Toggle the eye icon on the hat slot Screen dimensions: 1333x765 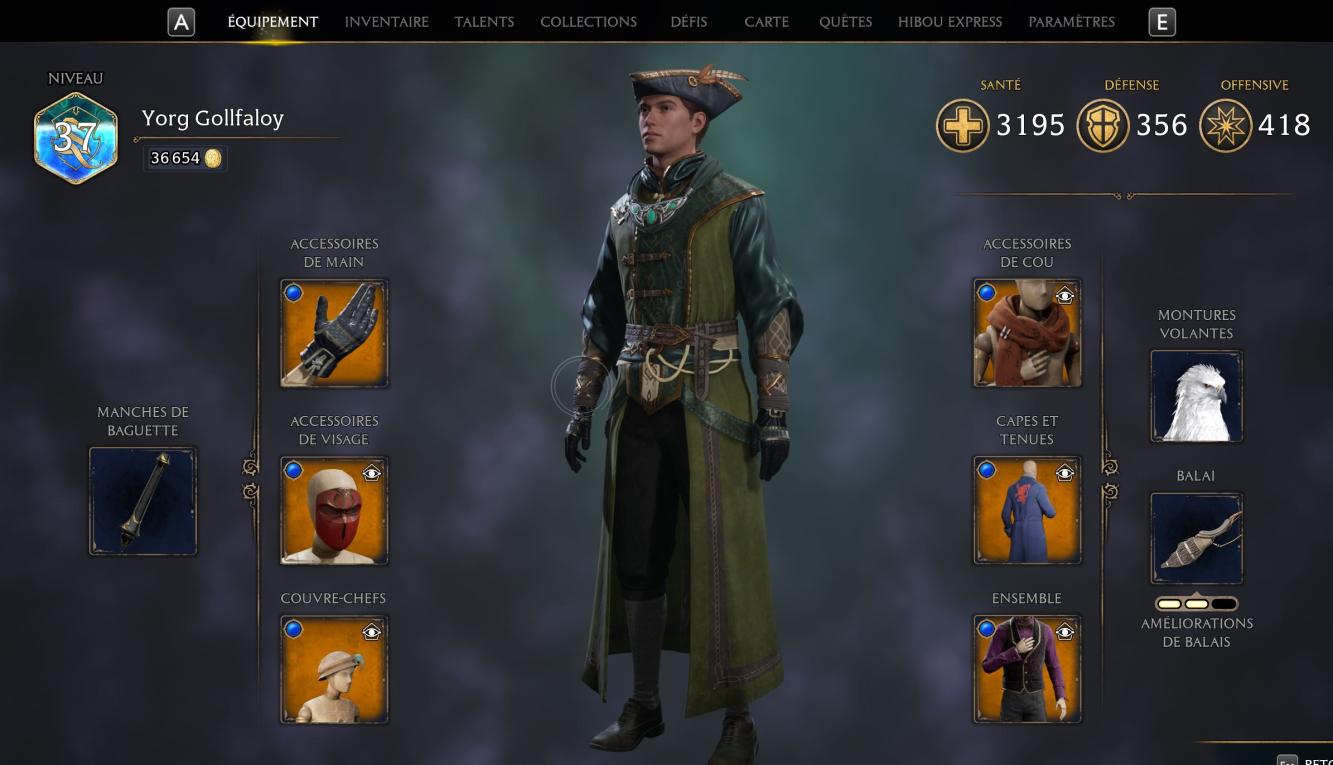pos(372,632)
